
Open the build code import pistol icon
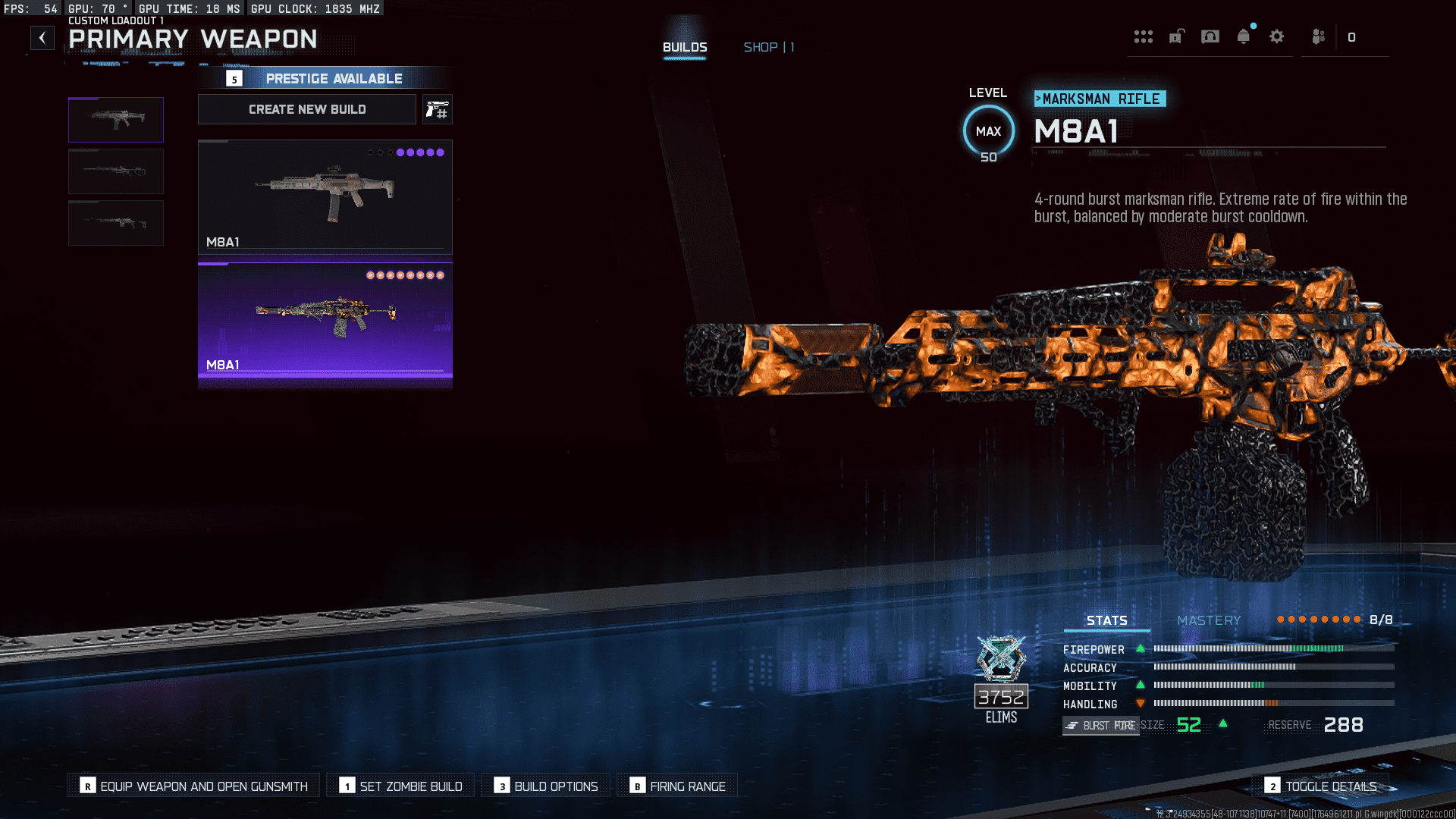(438, 109)
